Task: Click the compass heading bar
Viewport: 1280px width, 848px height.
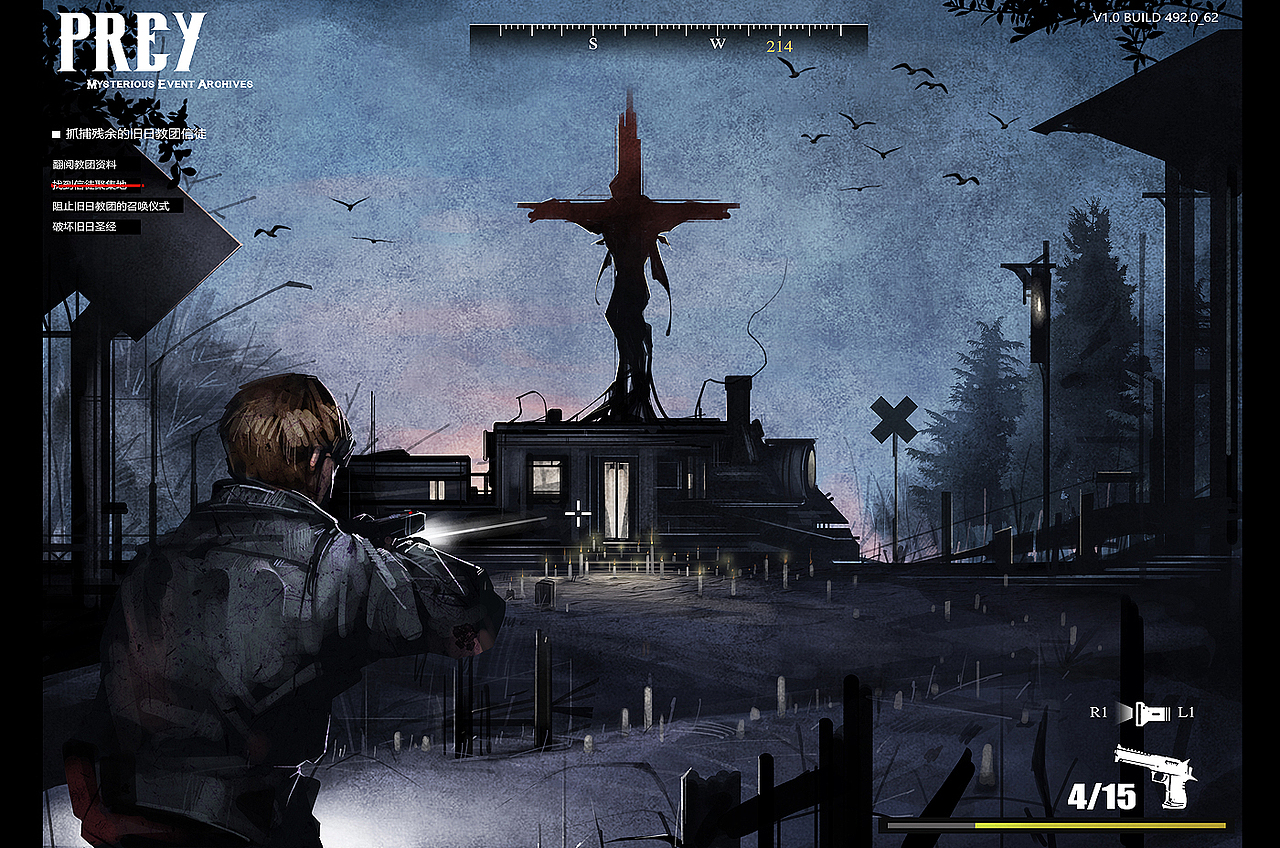Action: pyautogui.click(x=668, y=40)
